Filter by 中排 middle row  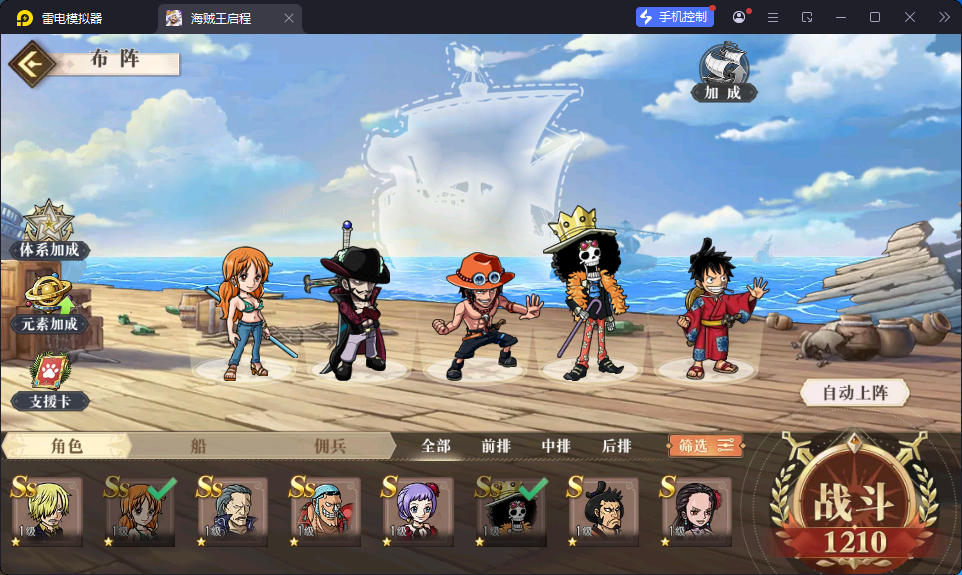[556, 446]
